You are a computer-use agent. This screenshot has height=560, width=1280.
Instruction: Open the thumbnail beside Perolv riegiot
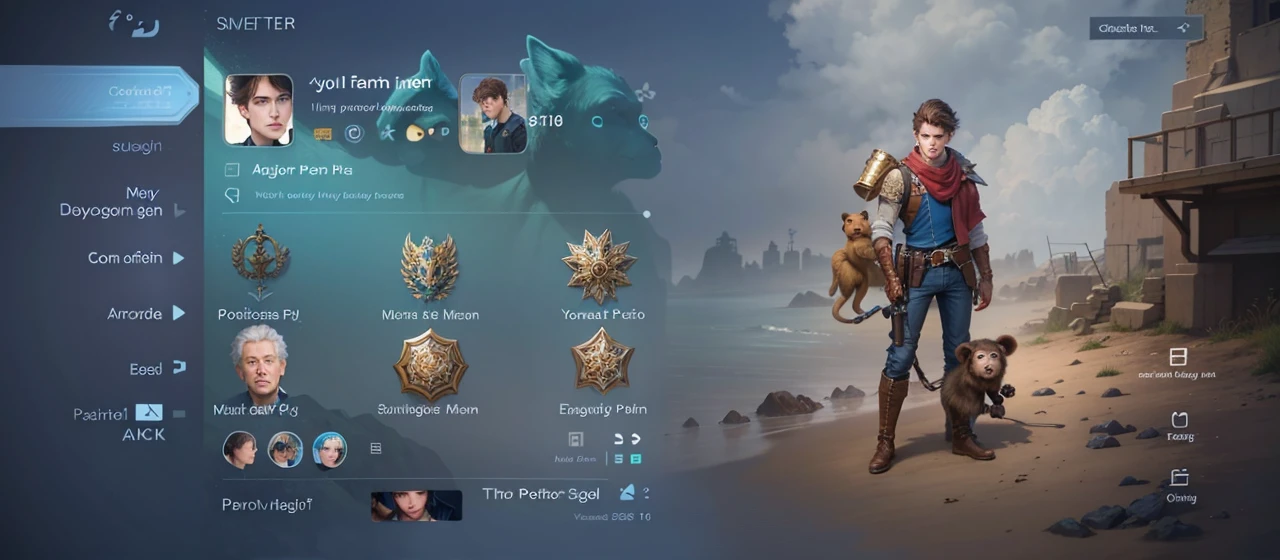[416, 505]
